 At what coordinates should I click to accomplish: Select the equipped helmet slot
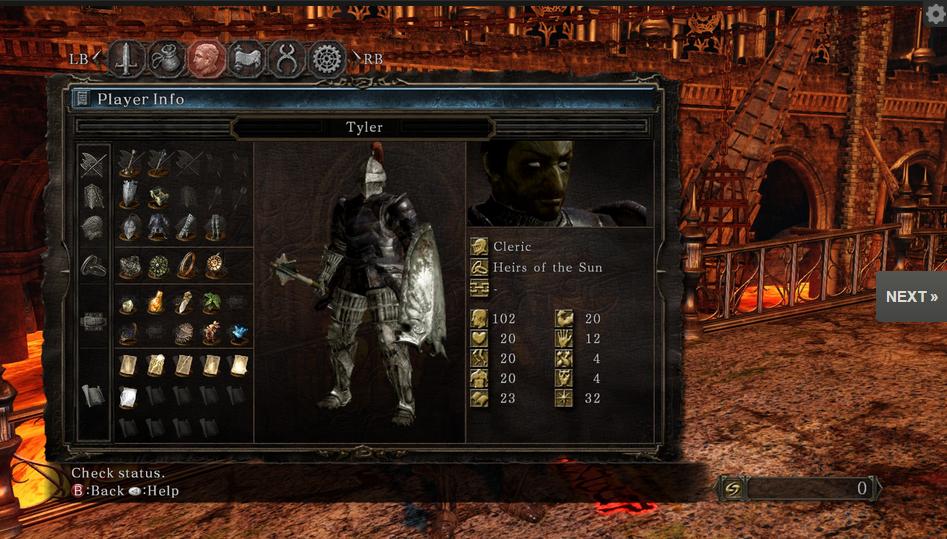(x=130, y=228)
